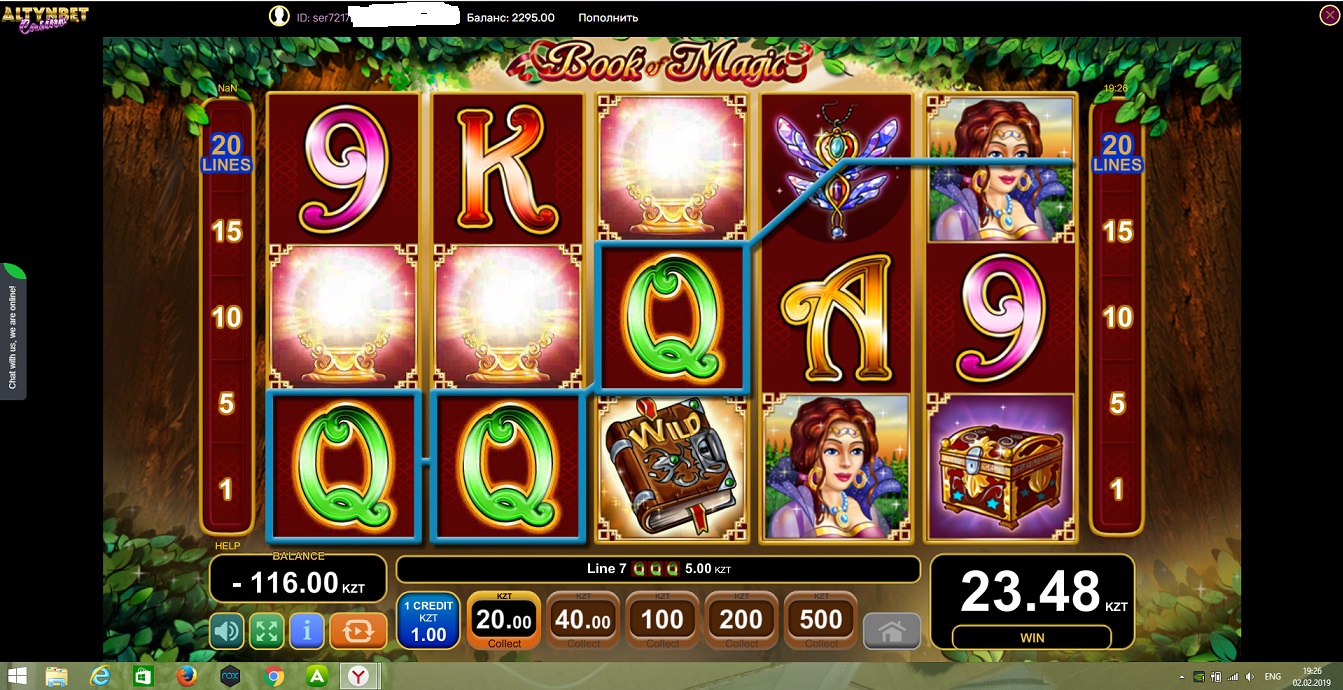This screenshot has height=690, width=1343.
Task: Change the 1 Credit denomination button
Action: [x=428, y=621]
